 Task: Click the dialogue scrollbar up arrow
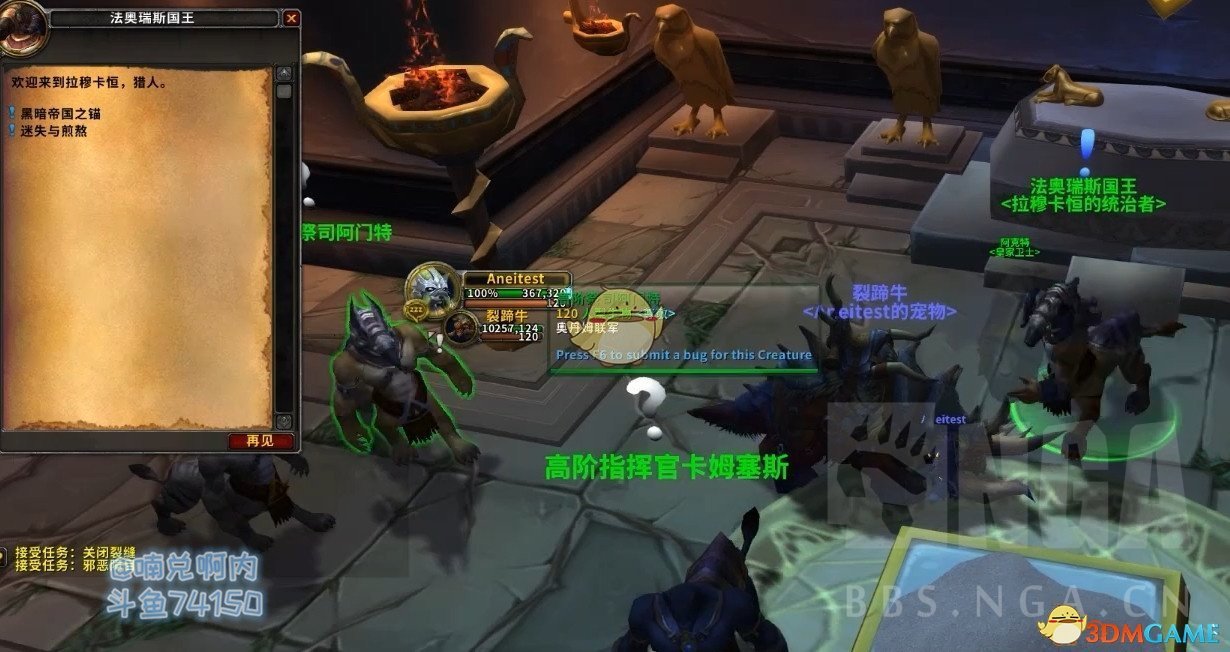click(x=284, y=74)
